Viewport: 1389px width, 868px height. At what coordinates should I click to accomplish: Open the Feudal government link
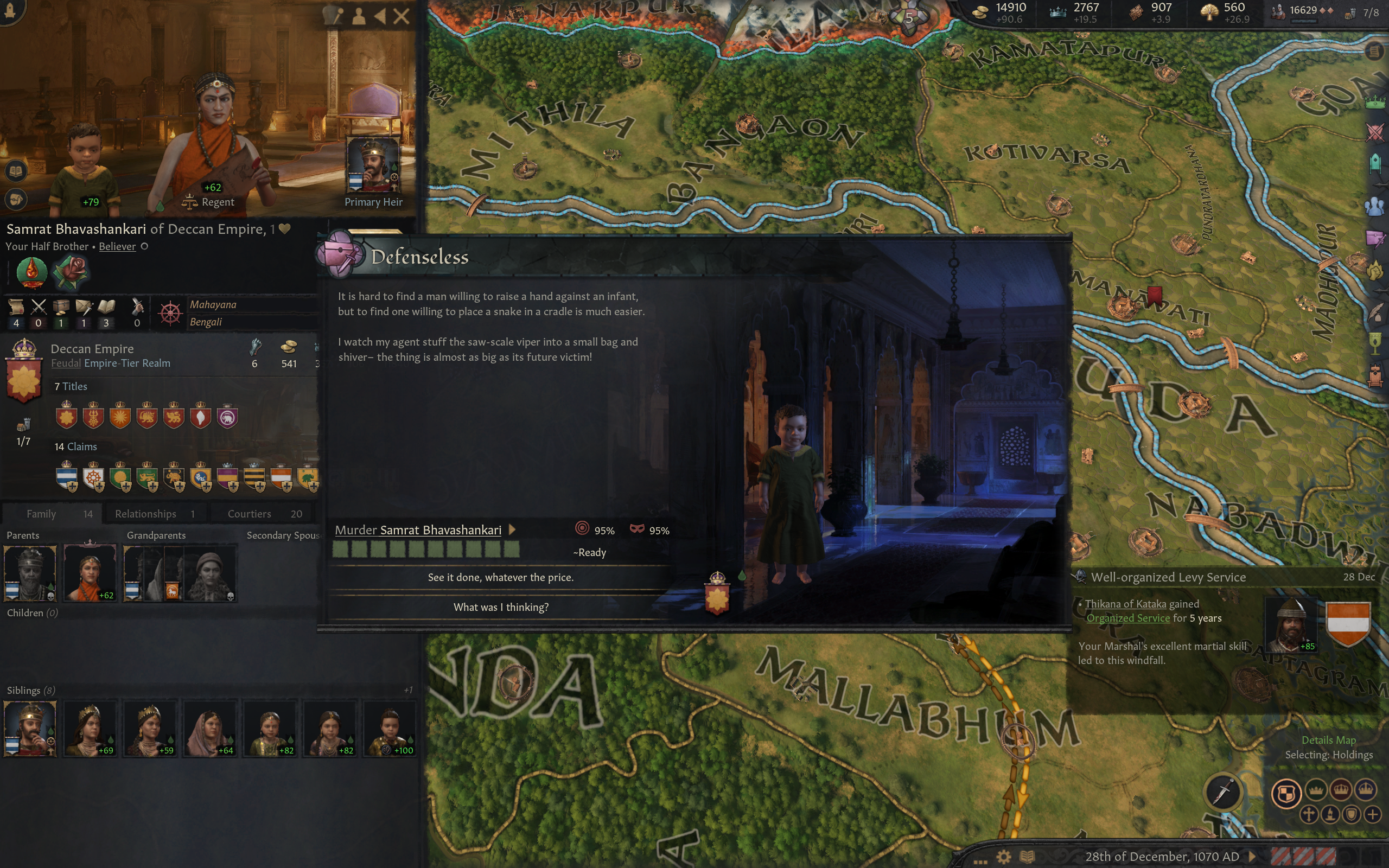pos(66,363)
